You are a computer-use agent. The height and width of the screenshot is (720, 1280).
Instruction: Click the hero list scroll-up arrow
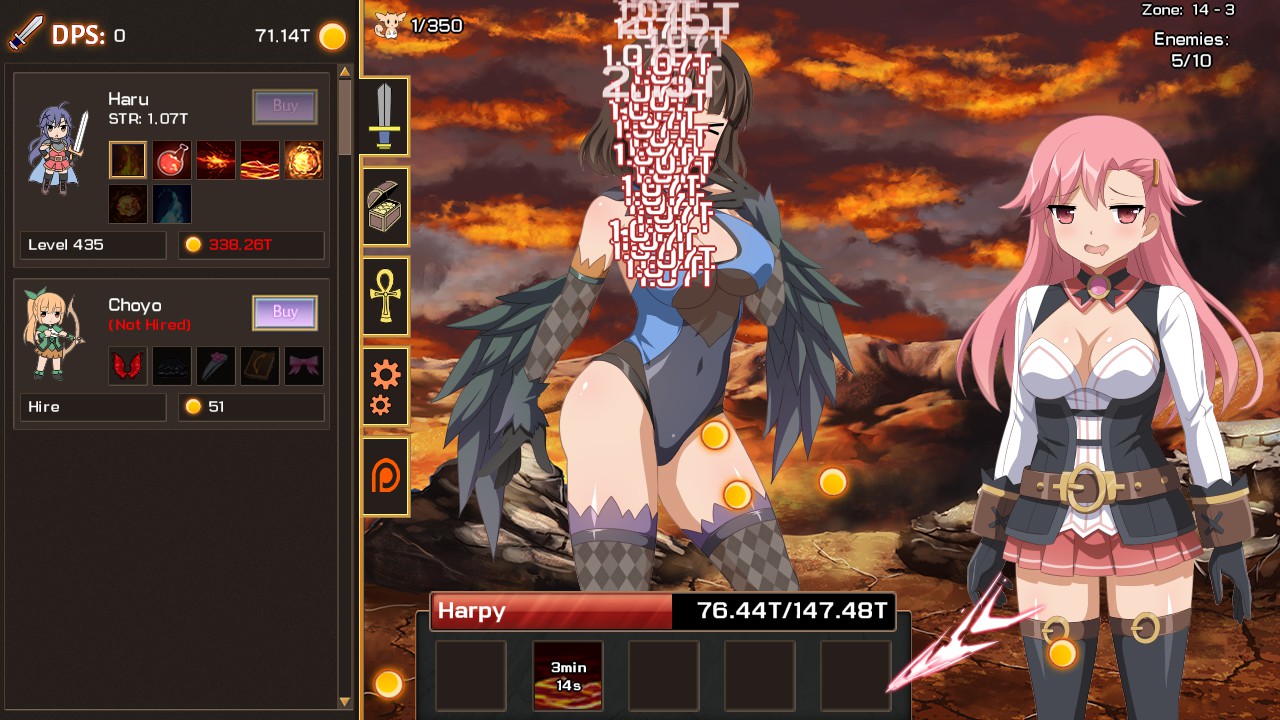[x=346, y=72]
